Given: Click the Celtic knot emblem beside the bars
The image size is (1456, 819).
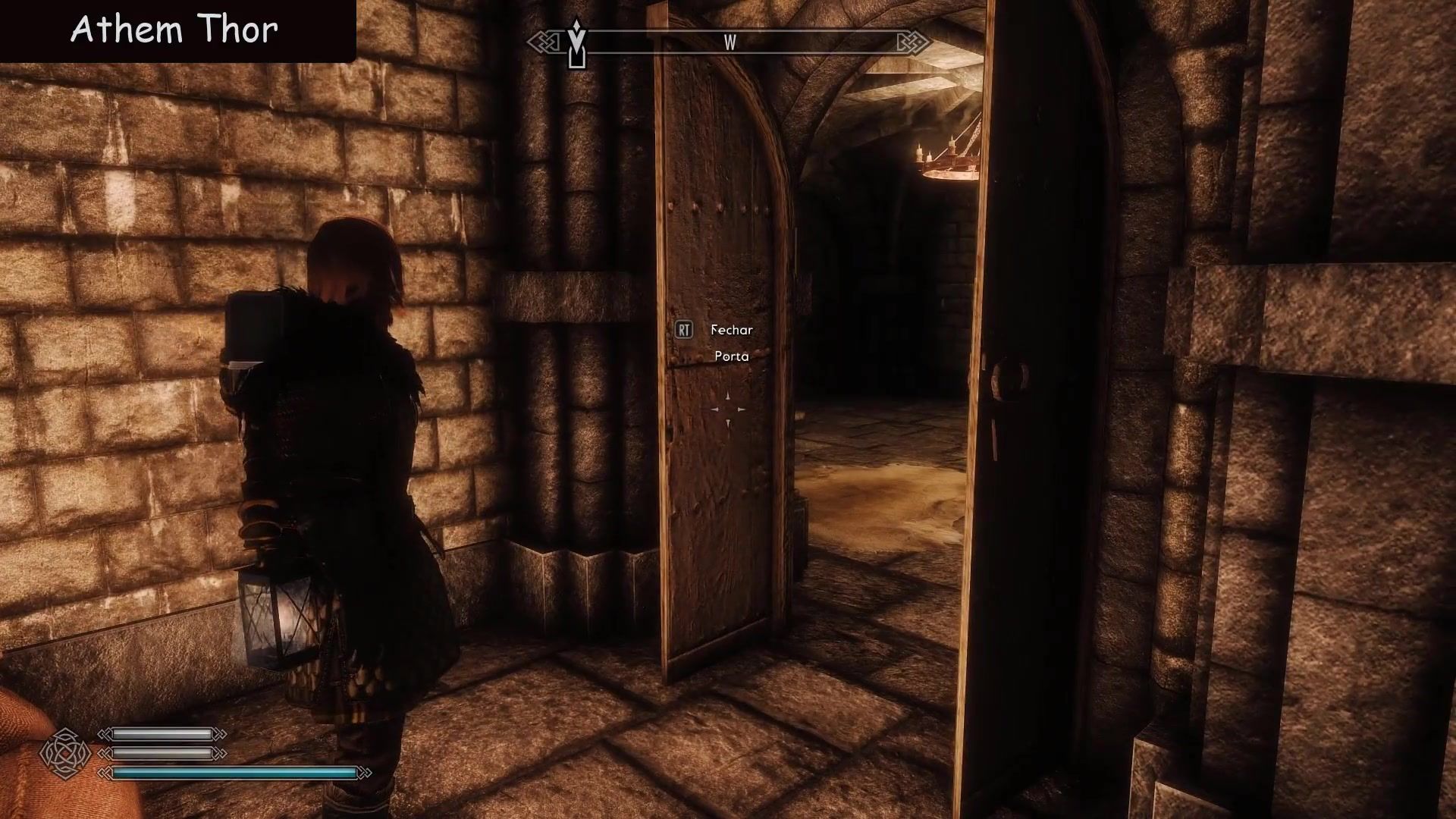Looking at the screenshot, I should pos(66,754).
